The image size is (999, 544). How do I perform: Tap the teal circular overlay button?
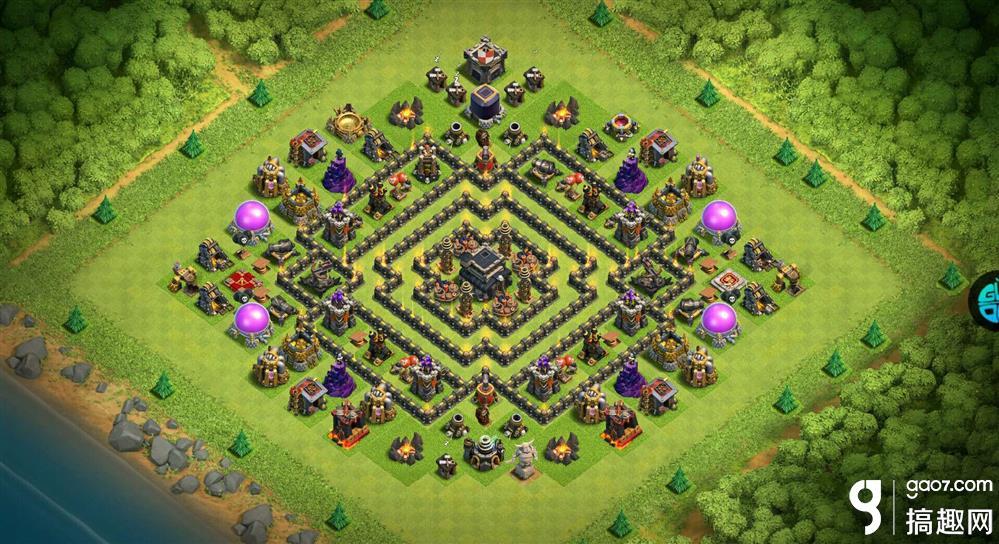988,297
